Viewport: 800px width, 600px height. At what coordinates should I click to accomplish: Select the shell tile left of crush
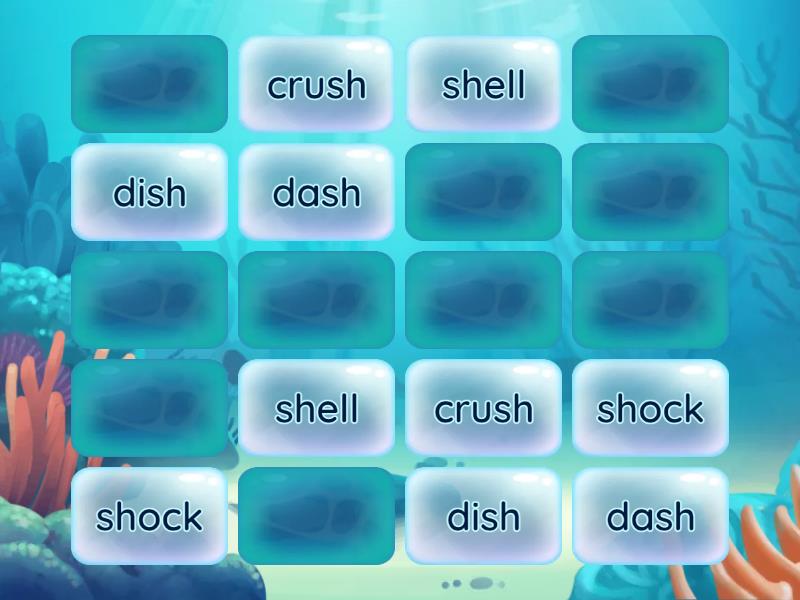(317, 408)
